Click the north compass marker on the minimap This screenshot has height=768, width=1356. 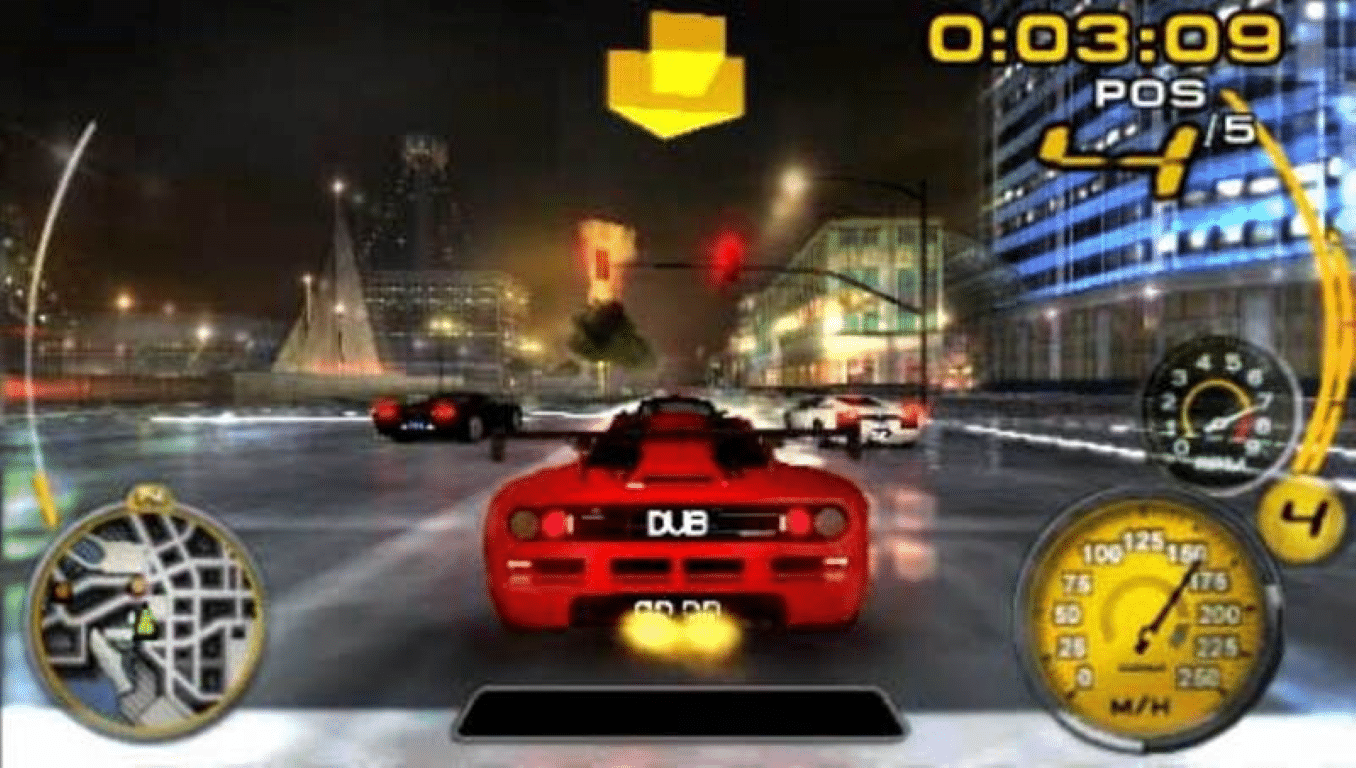[x=148, y=495]
